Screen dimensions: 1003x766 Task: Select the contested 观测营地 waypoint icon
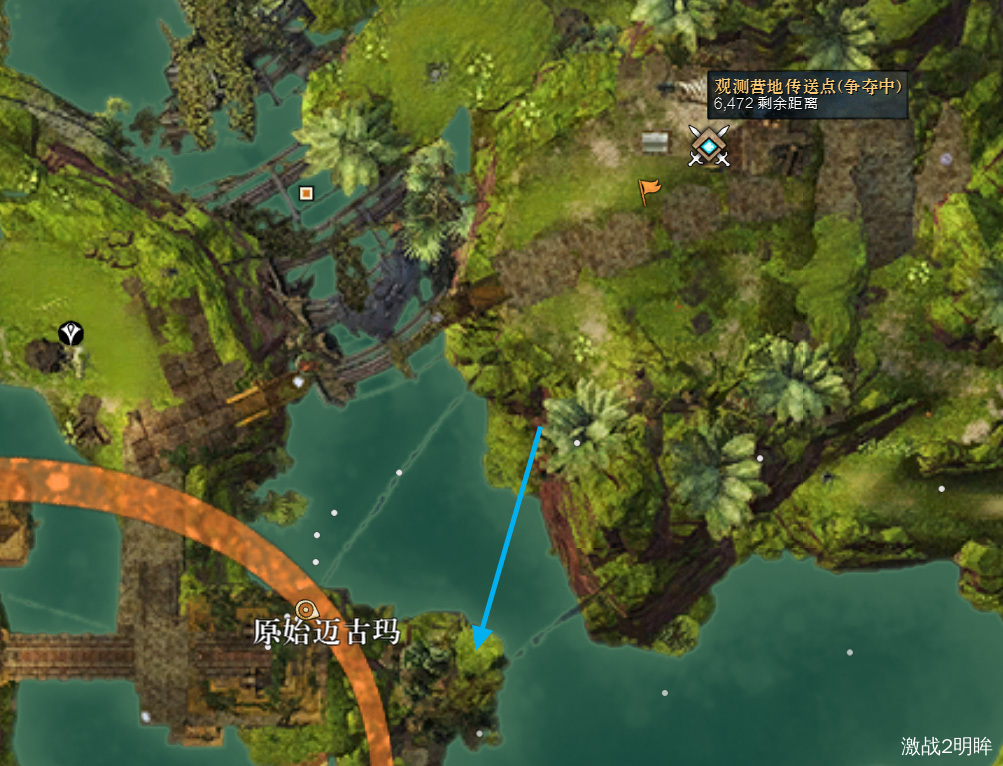[x=709, y=147]
